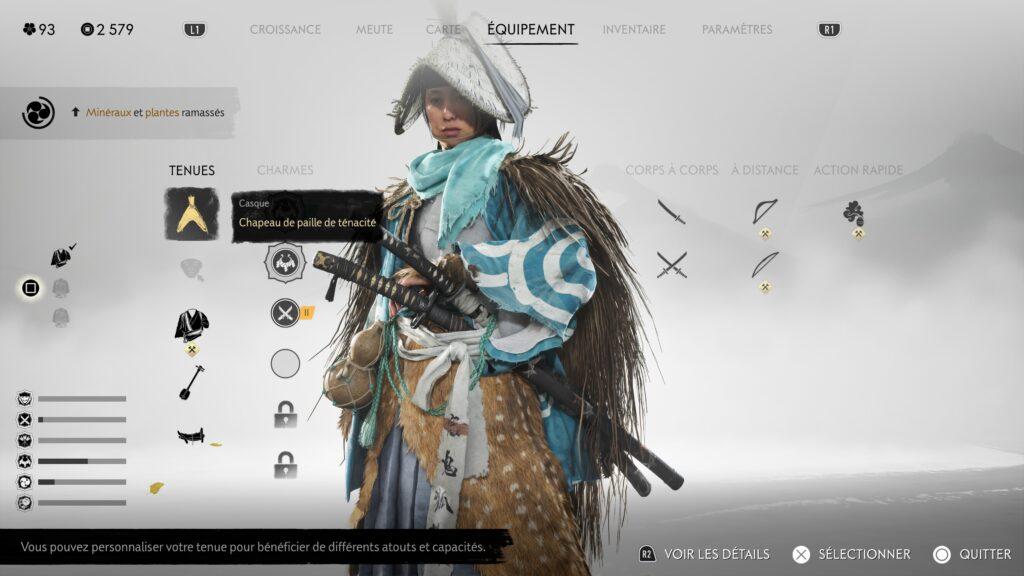
Task: Open the crossed swords charm slot
Action: (286, 313)
